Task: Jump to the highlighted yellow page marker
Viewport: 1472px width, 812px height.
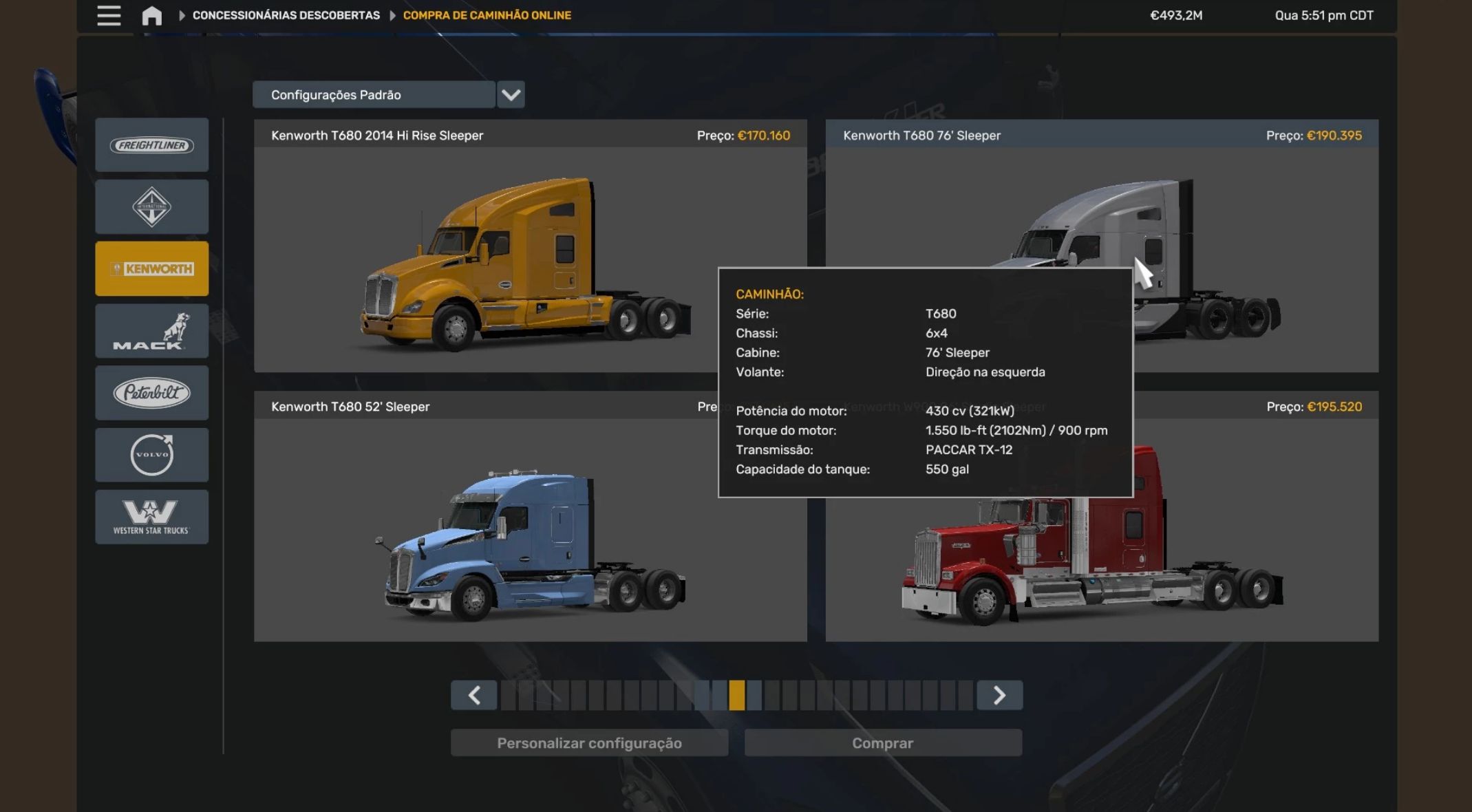Action: coord(736,695)
